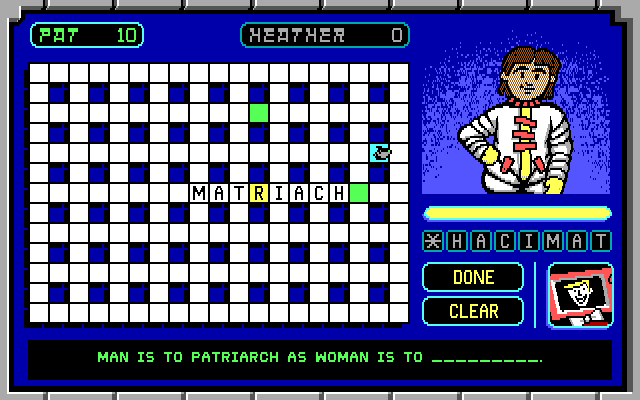Viewport: 640px width, 400px height.
Task: Choose the letter C tile in the rack
Action: (x=505, y=241)
